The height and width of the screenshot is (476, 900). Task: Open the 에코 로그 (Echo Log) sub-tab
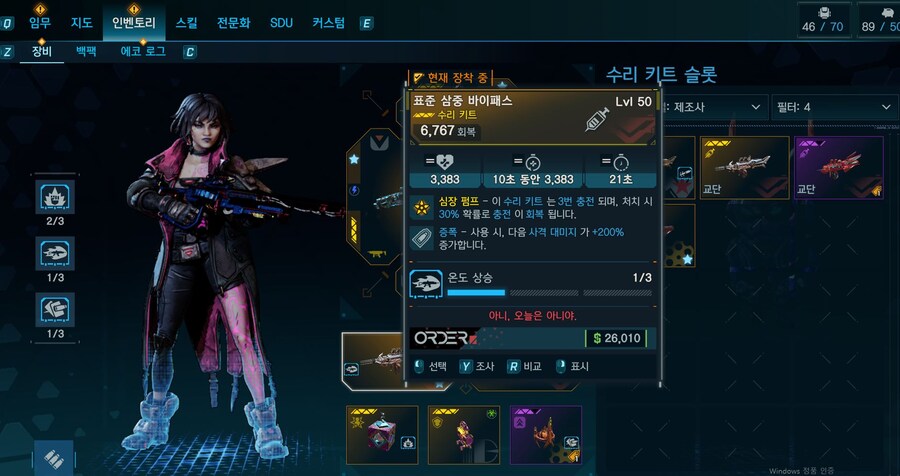[143, 50]
